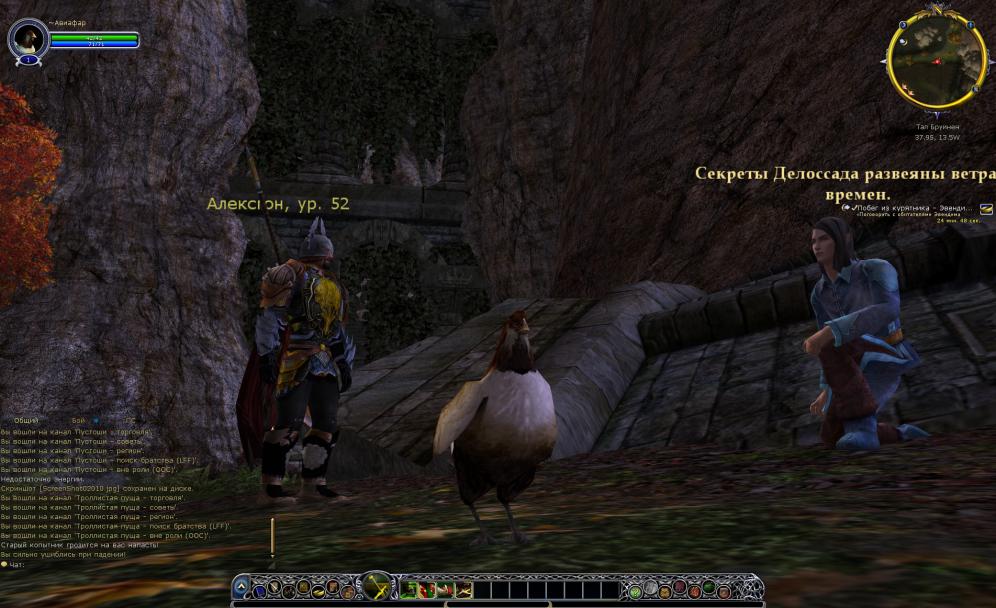Activate the central autoattack crossed-swords button

[x=376, y=587]
